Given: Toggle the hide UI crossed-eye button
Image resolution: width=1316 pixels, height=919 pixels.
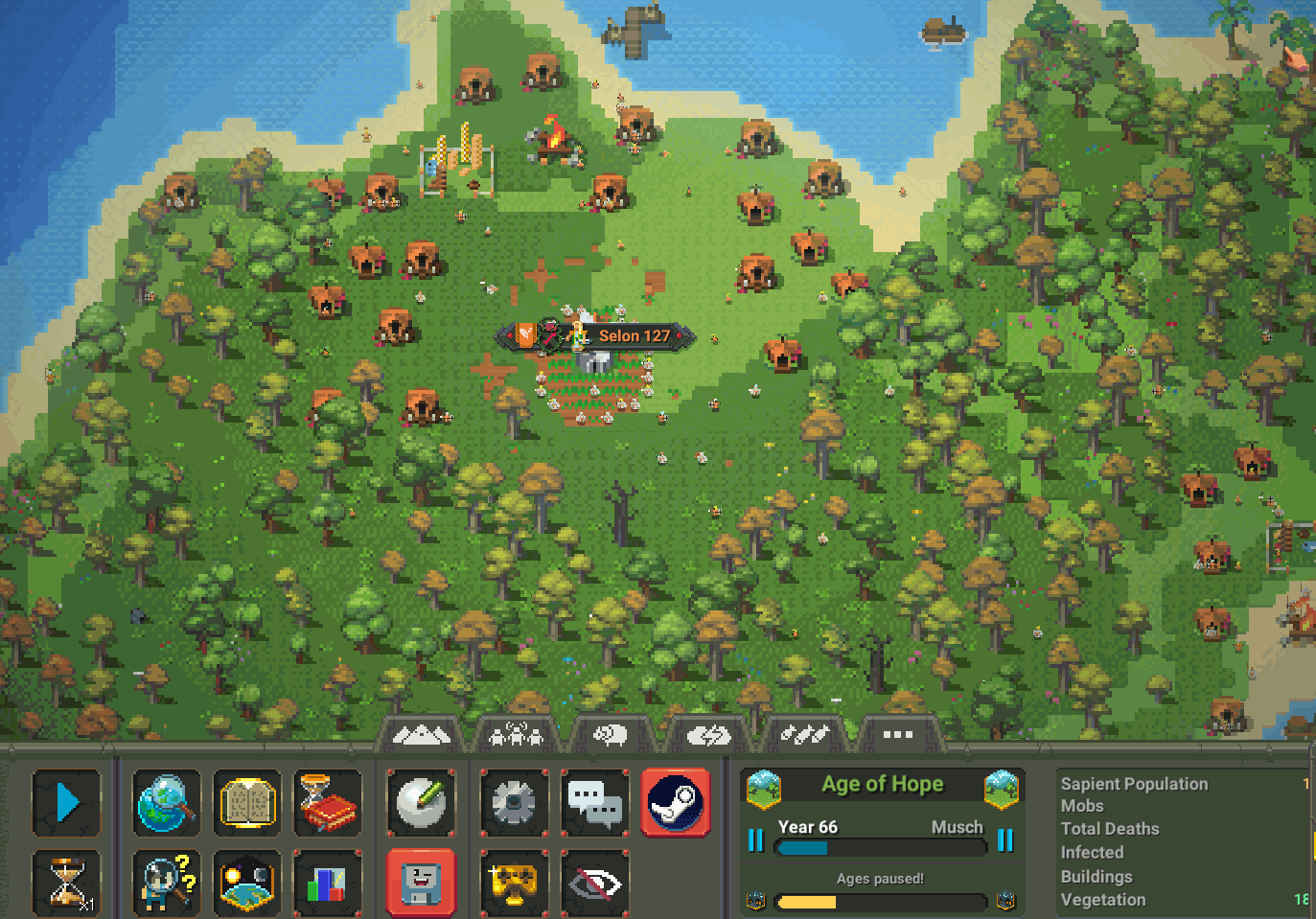Looking at the screenshot, I should (595, 883).
